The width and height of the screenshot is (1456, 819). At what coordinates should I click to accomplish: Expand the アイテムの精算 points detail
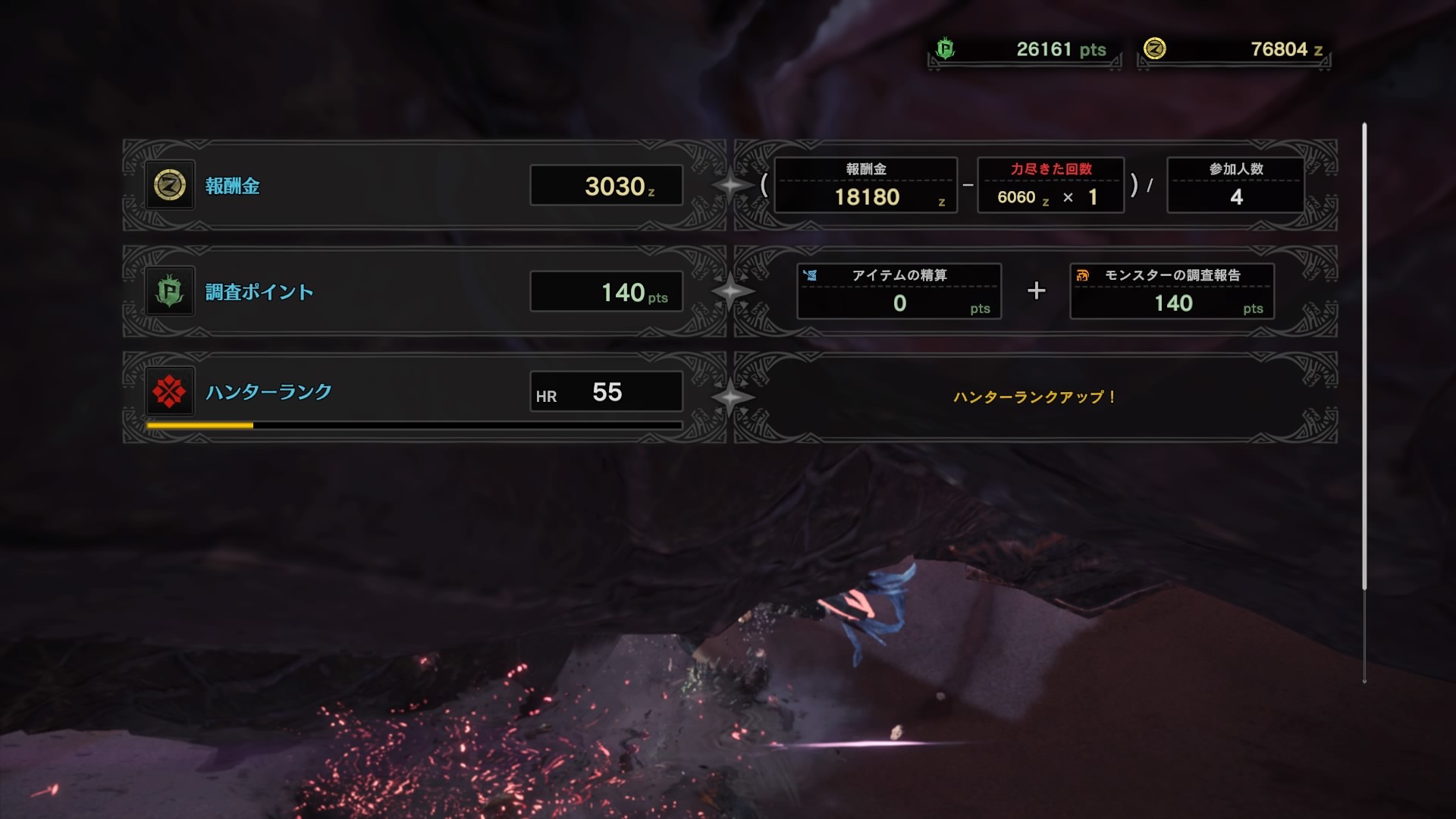(899, 290)
